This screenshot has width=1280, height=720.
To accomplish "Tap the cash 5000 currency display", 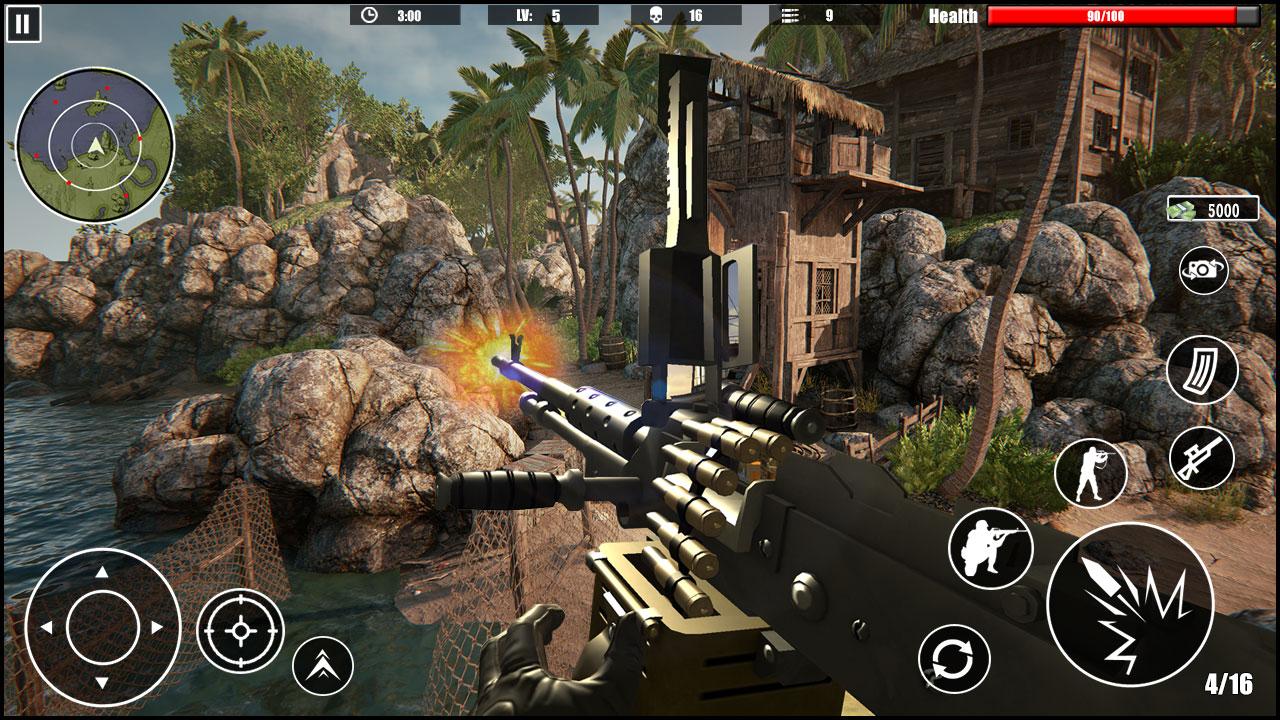I will pos(1213,209).
